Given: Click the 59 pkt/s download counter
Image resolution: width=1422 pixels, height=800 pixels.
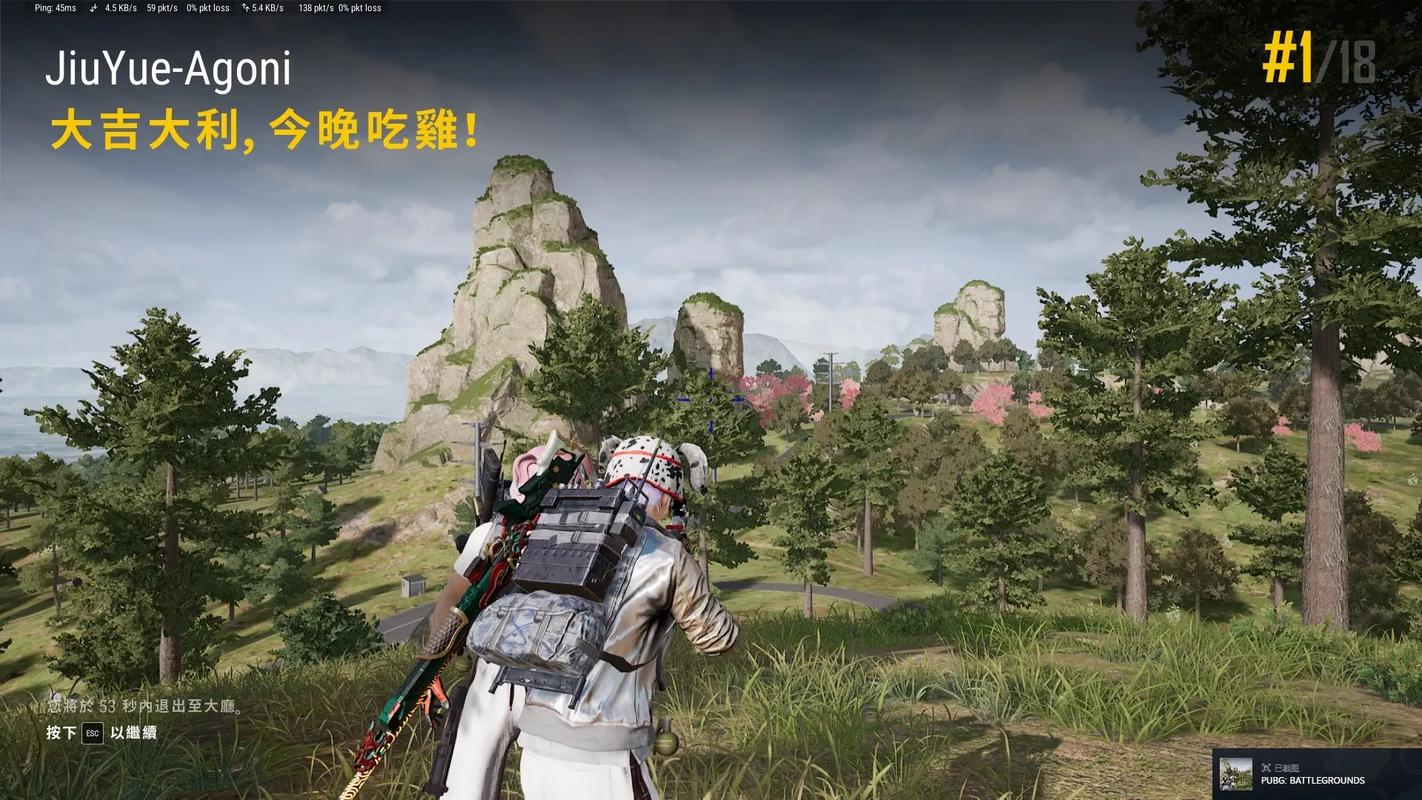Looking at the screenshot, I should [162, 8].
